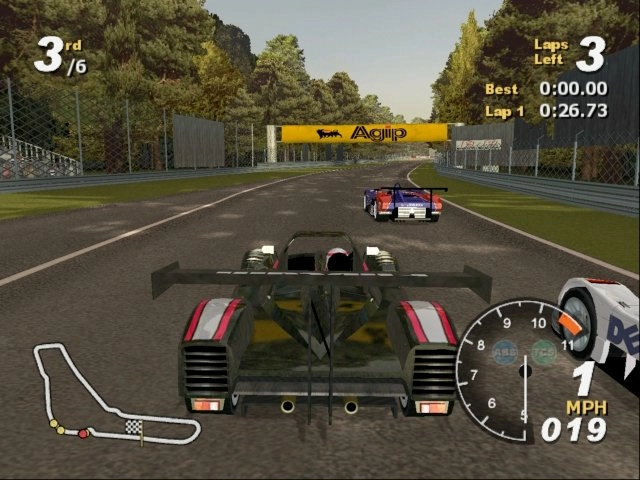Toggle the ABS indicator icon
This screenshot has height=480, width=640.
[505, 352]
